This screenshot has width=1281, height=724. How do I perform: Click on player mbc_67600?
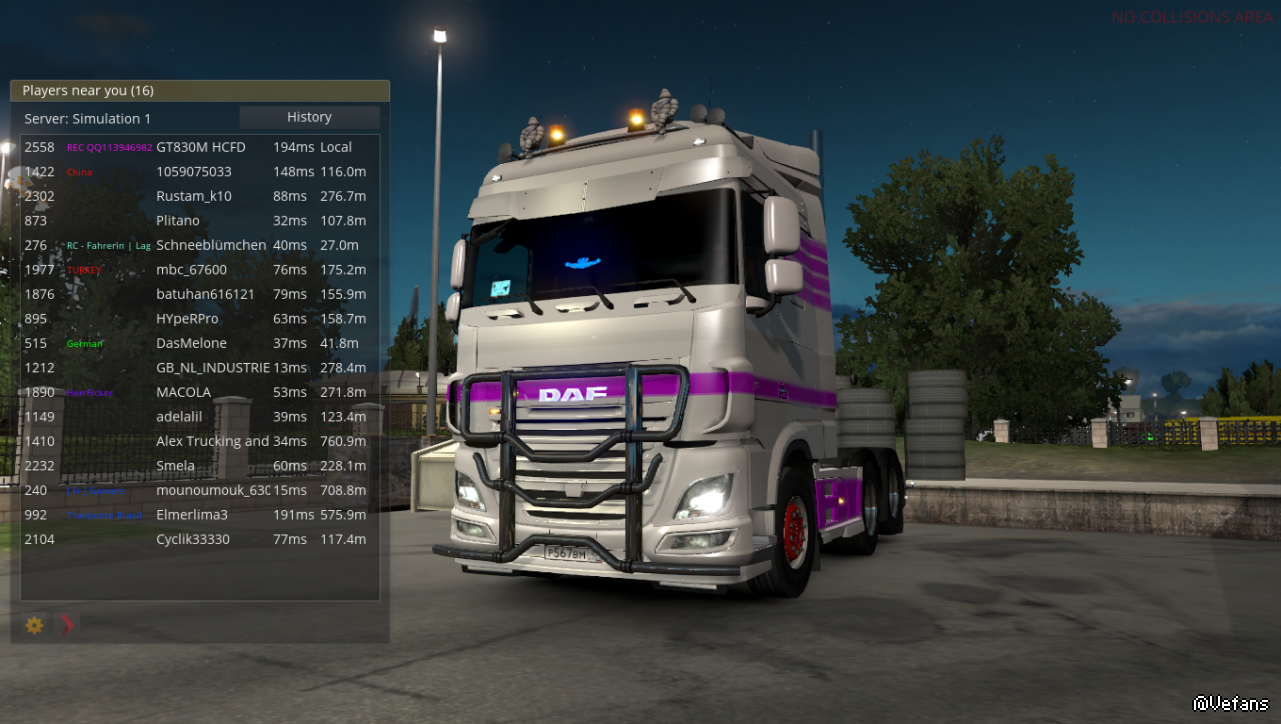click(191, 270)
